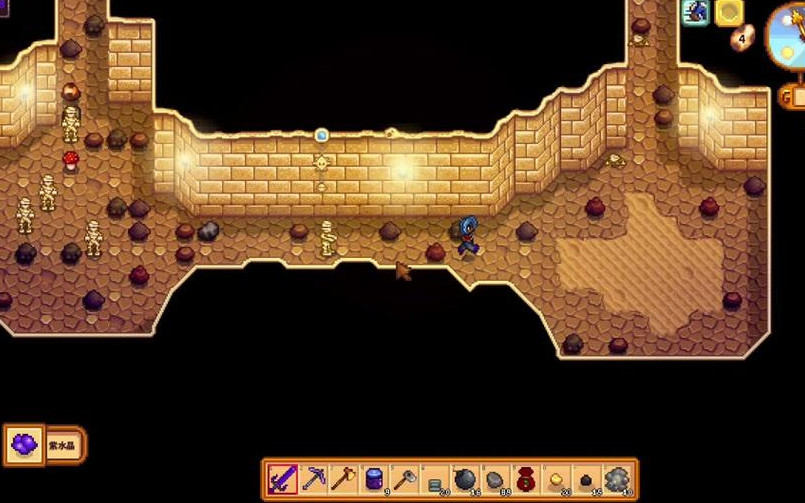Pick the grey-headed tool hotbar slot
The width and height of the screenshot is (805, 503).
click(404, 479)
